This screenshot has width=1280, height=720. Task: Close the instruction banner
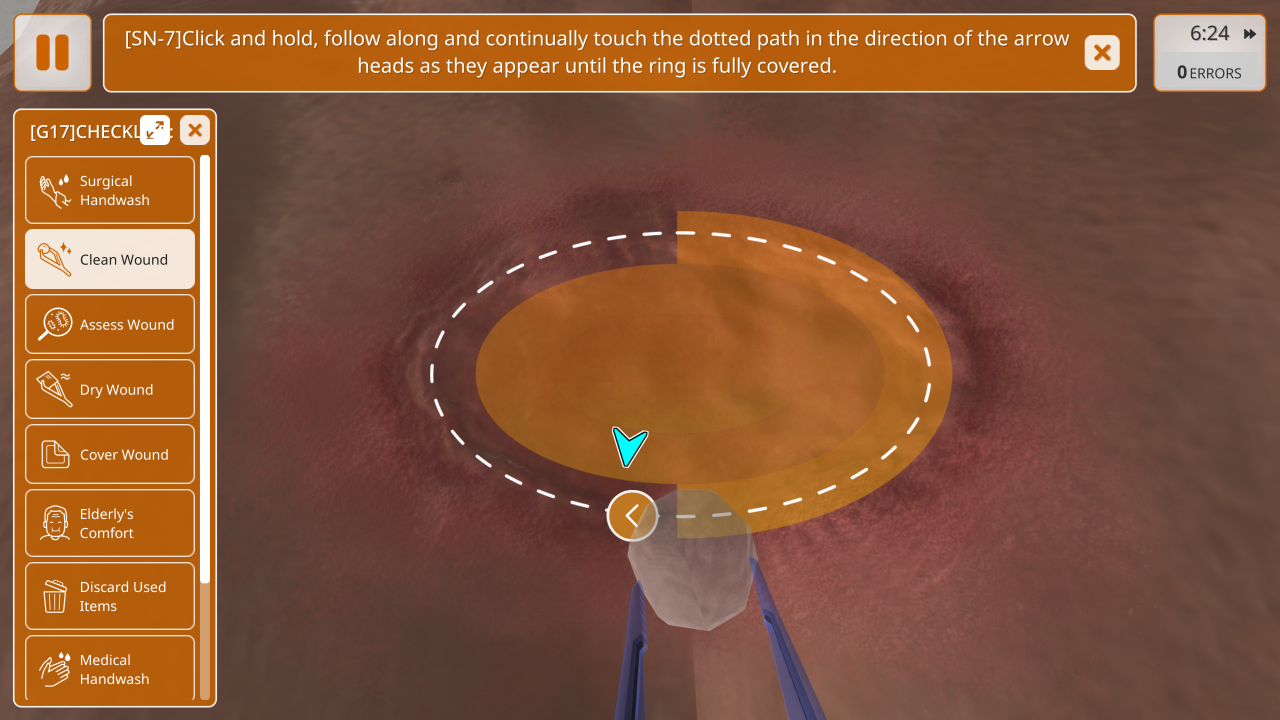pos(1102,53)
